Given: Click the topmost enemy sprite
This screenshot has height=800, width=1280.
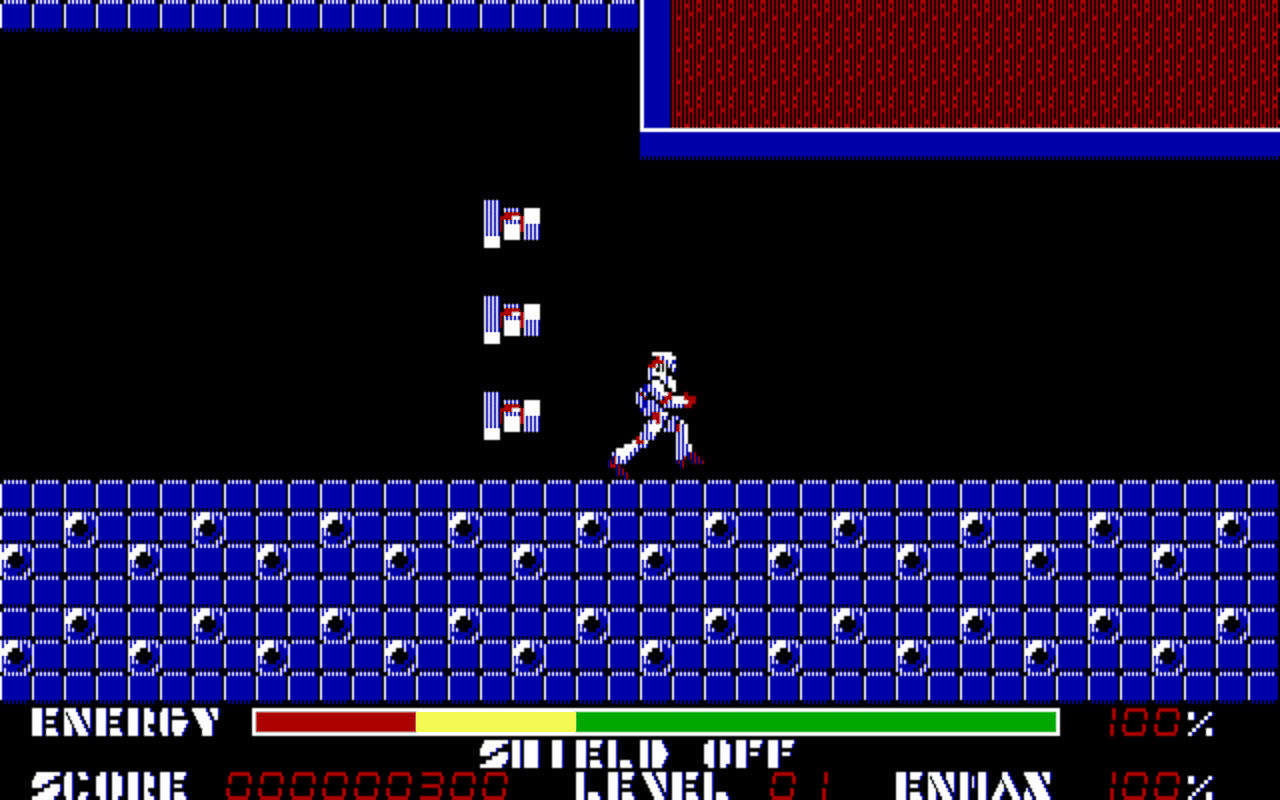Looking at the screenshot, I should [x=510, y=225].
